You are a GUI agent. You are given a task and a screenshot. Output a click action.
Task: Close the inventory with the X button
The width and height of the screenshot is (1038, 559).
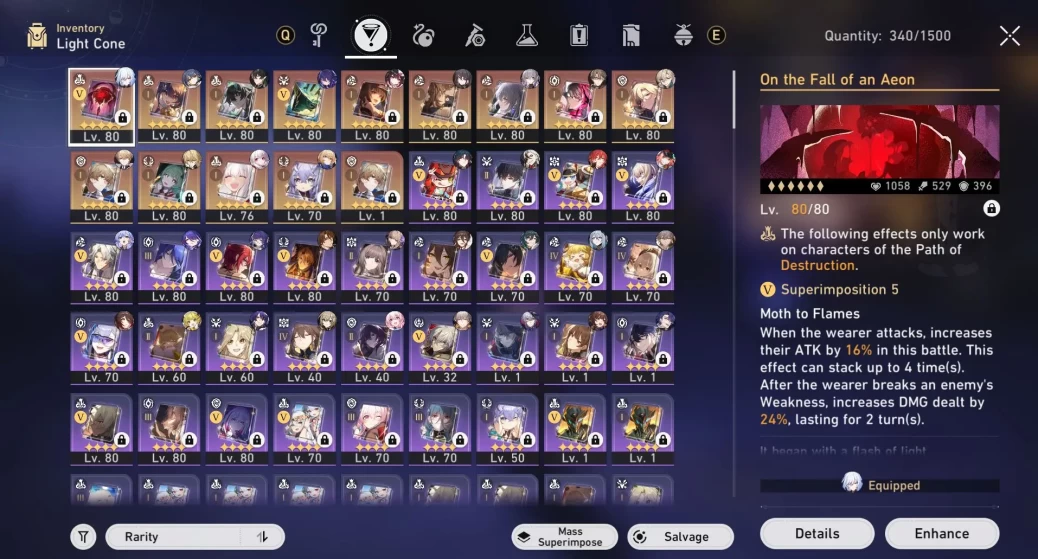(1009, 36)
